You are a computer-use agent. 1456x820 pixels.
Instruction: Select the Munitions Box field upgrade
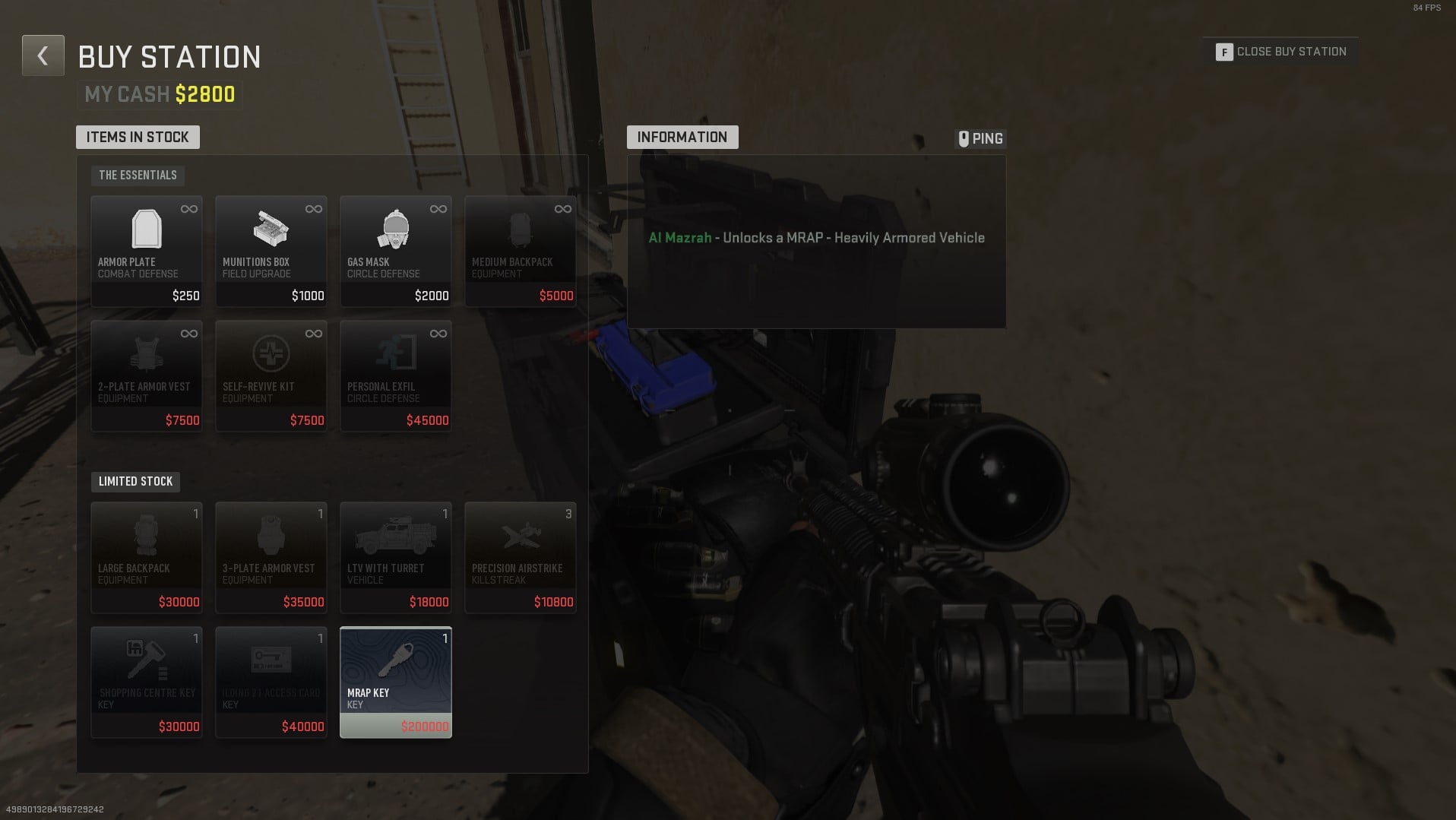pyautogui.click(x=271, y=251)
